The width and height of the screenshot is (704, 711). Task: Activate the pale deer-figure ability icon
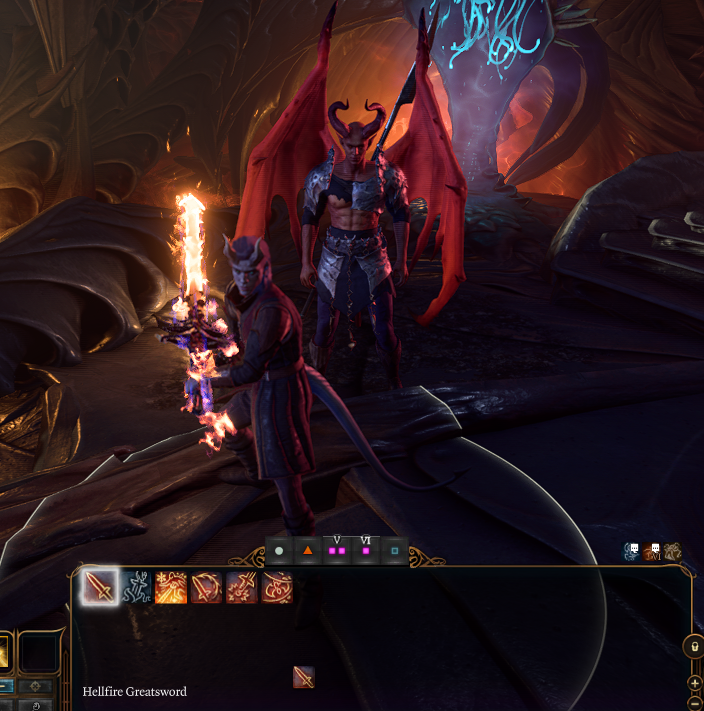click(x=136, y=587)
